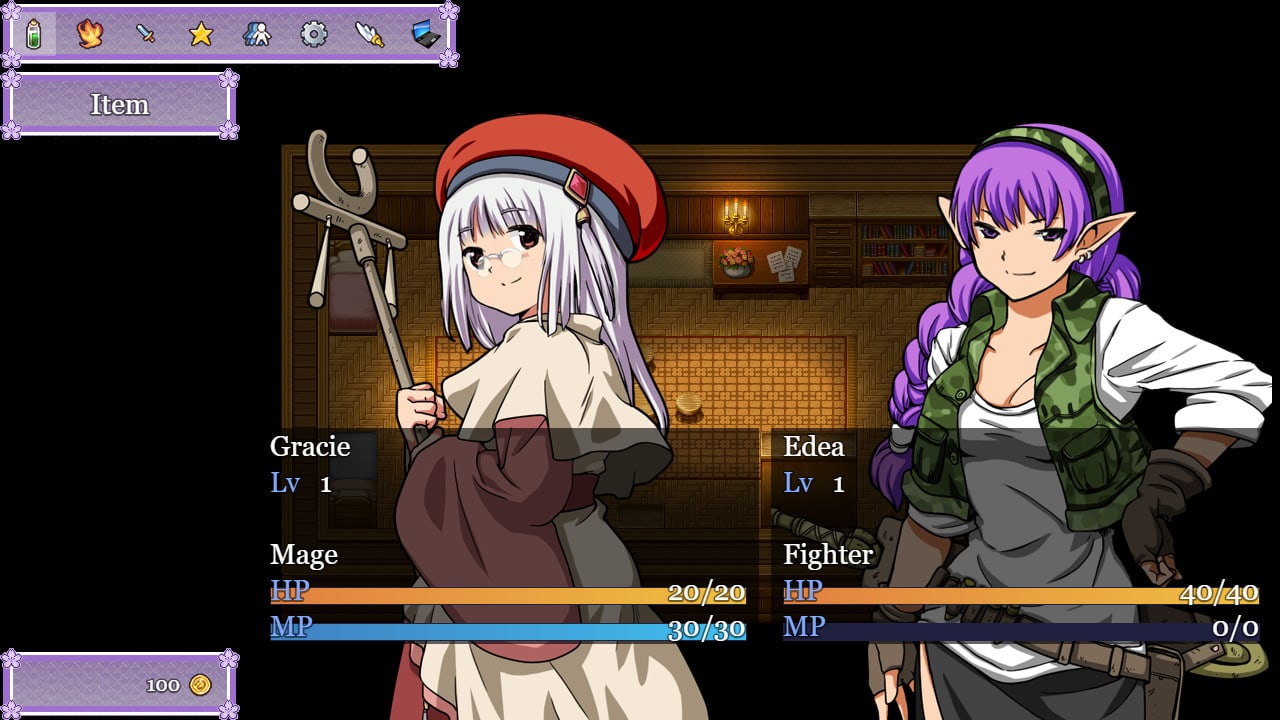Save the game via the quill icon
Screen dimensions: 1280x720
tap(370, 35)
